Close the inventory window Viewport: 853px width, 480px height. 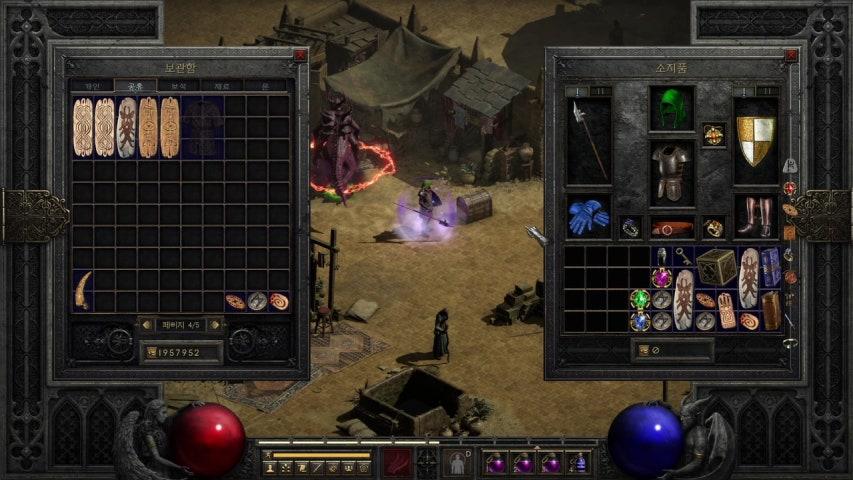tap(791, 56)
